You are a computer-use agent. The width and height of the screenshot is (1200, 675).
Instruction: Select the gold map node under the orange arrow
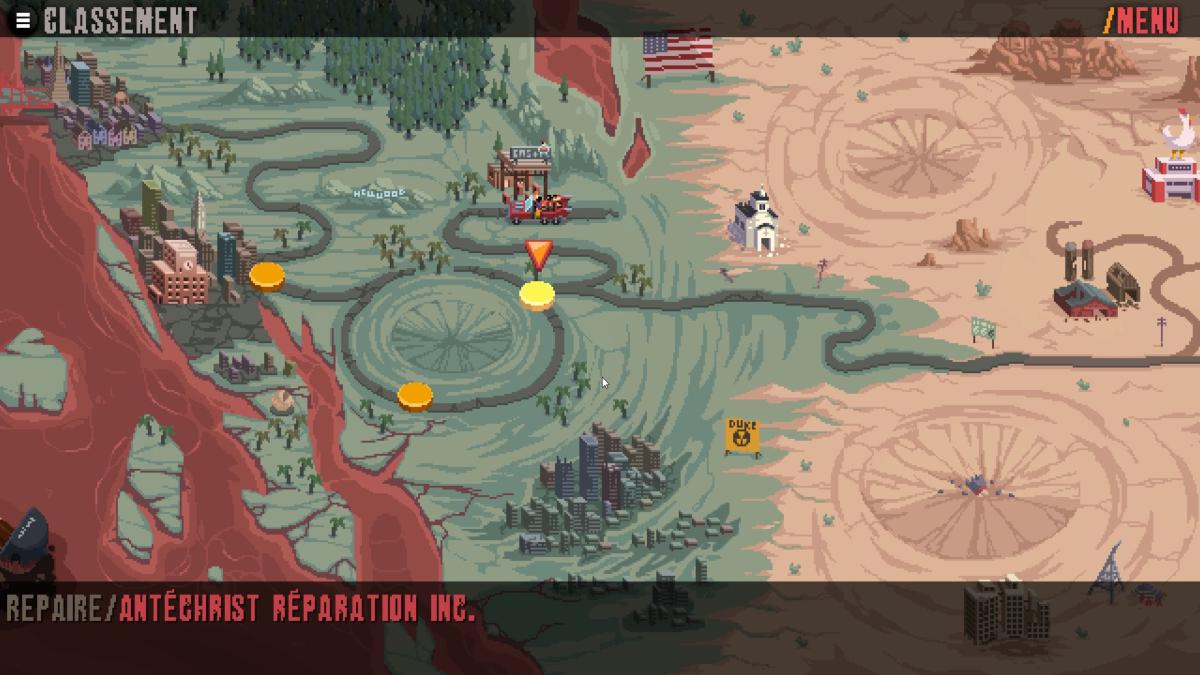[537, 295]
